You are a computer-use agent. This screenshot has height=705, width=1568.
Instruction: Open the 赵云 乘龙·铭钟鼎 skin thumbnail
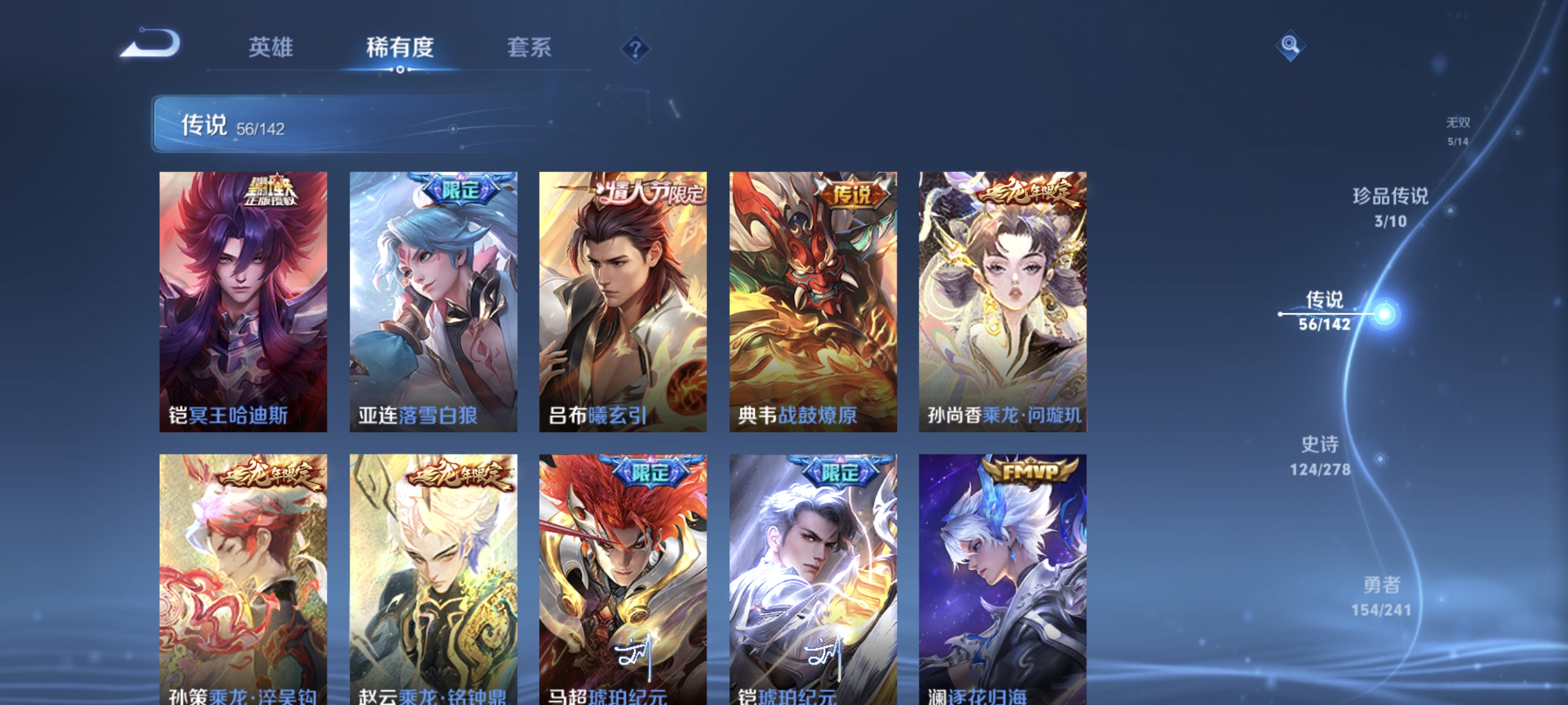(432, 578)
